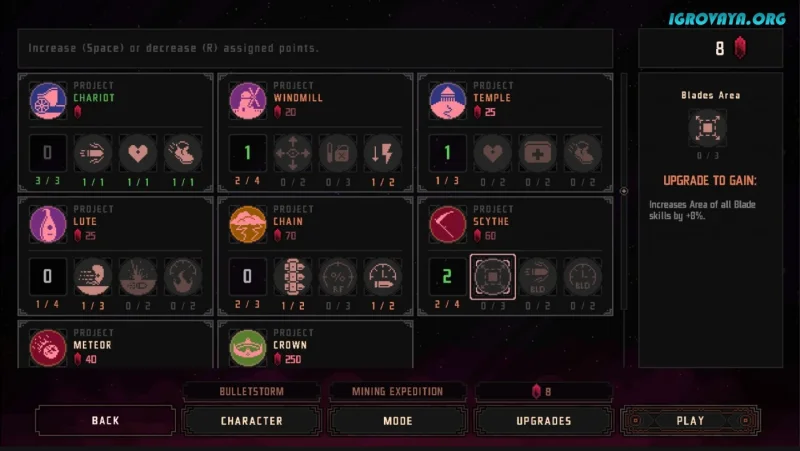This screenshot has height=451, width=800.
Task: Select the Chariot heart upgrade icon
Action: (138, 154)
